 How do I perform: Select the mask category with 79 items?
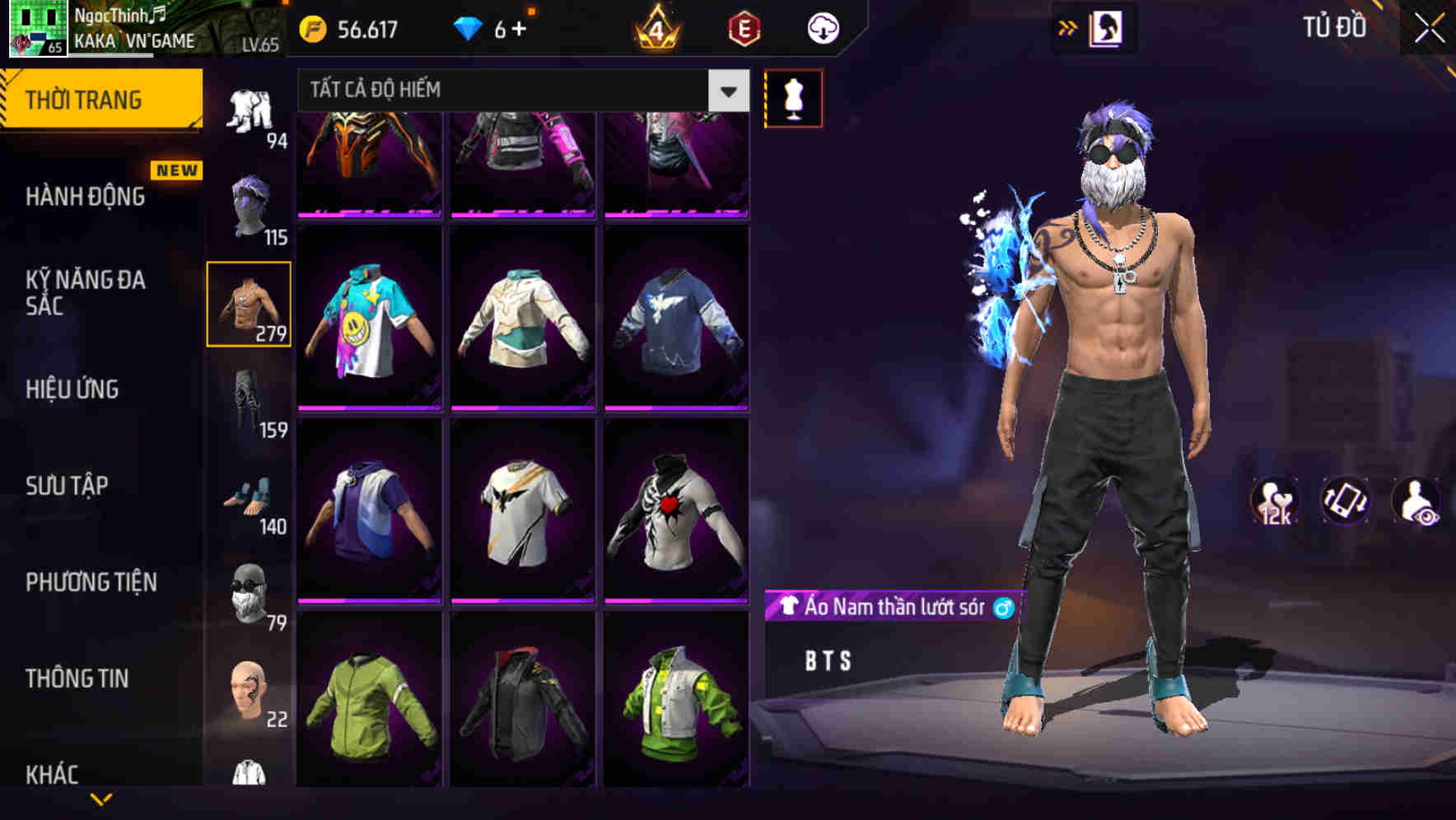pyautogui.click(x=250, y=594)
